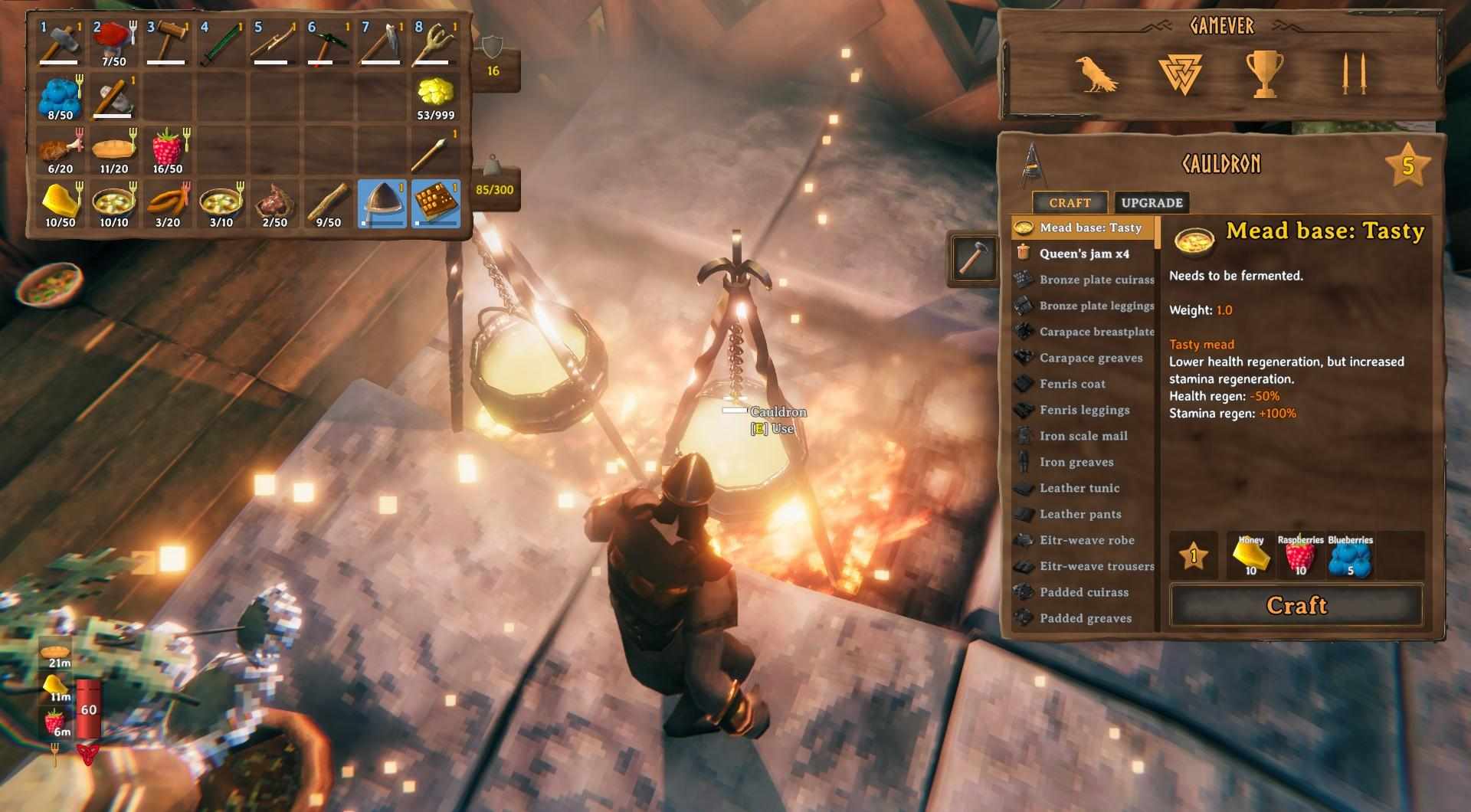This screenshot has height=812, width=1471.
Task: Switch to the Upgrade tab
Action: coord(1153,202)
